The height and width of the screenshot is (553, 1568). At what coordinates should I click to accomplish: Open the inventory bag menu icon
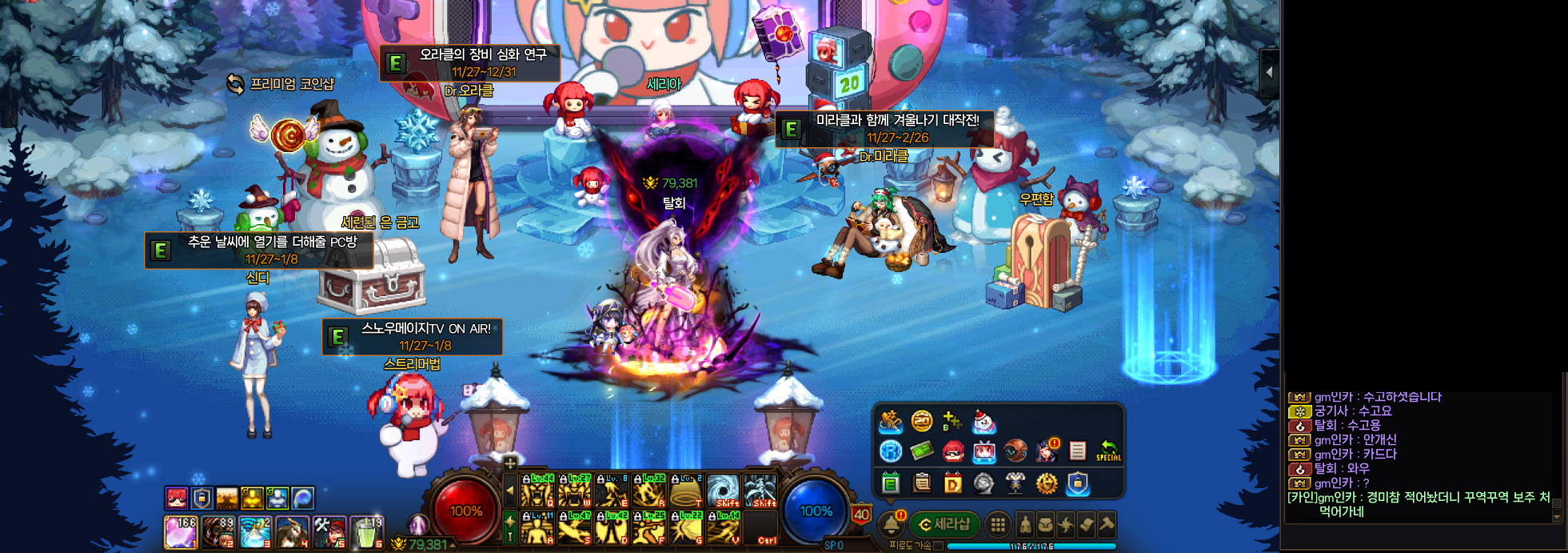[x=1045, y=525]
